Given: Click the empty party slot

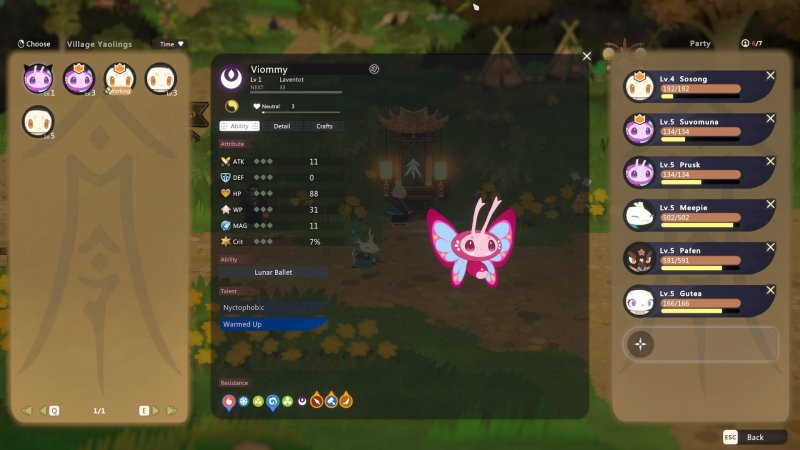Looking at the screenshot, I should pyautogui.click(x=700, y=344).
